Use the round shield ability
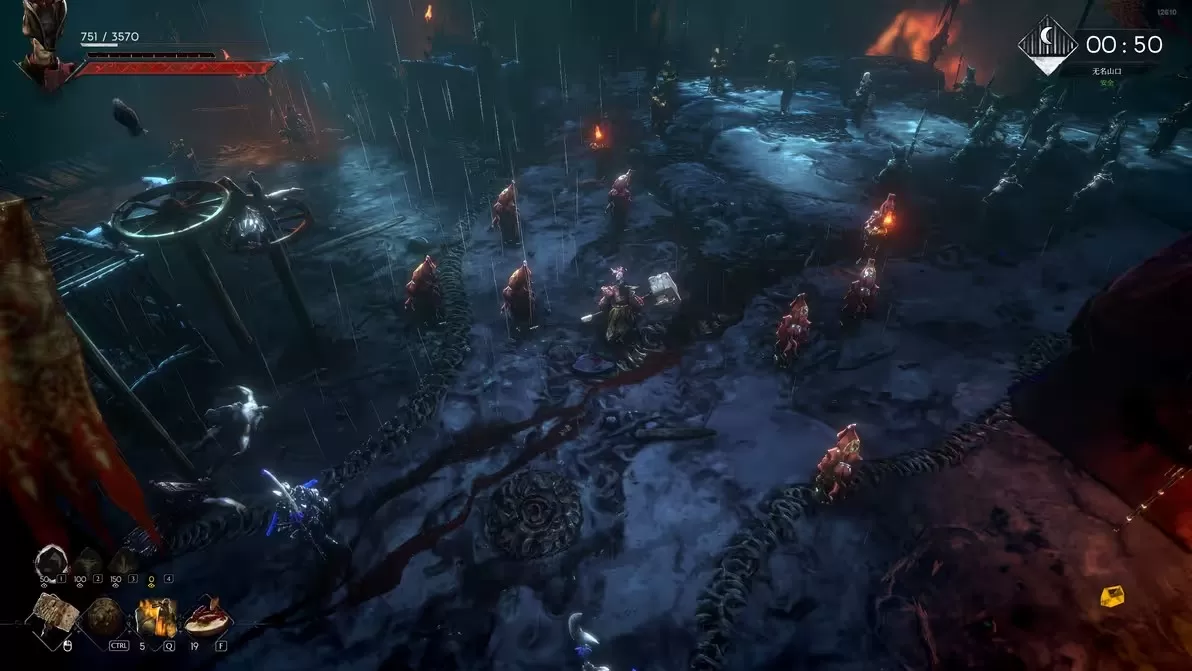Viewport: 1192px width, 671px height. pos(103,617)
